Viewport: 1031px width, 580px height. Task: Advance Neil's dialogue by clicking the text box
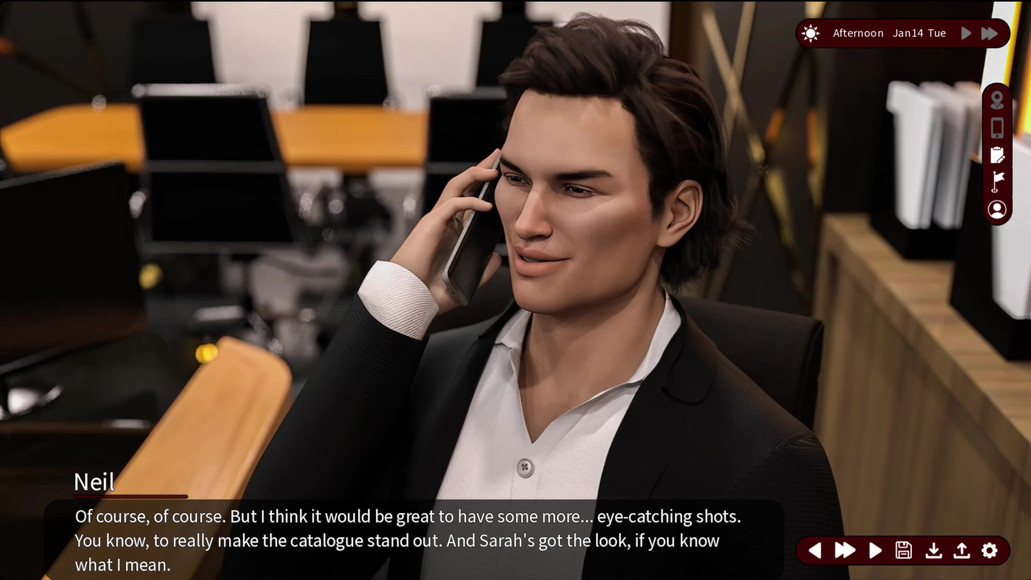pos(410,540)
